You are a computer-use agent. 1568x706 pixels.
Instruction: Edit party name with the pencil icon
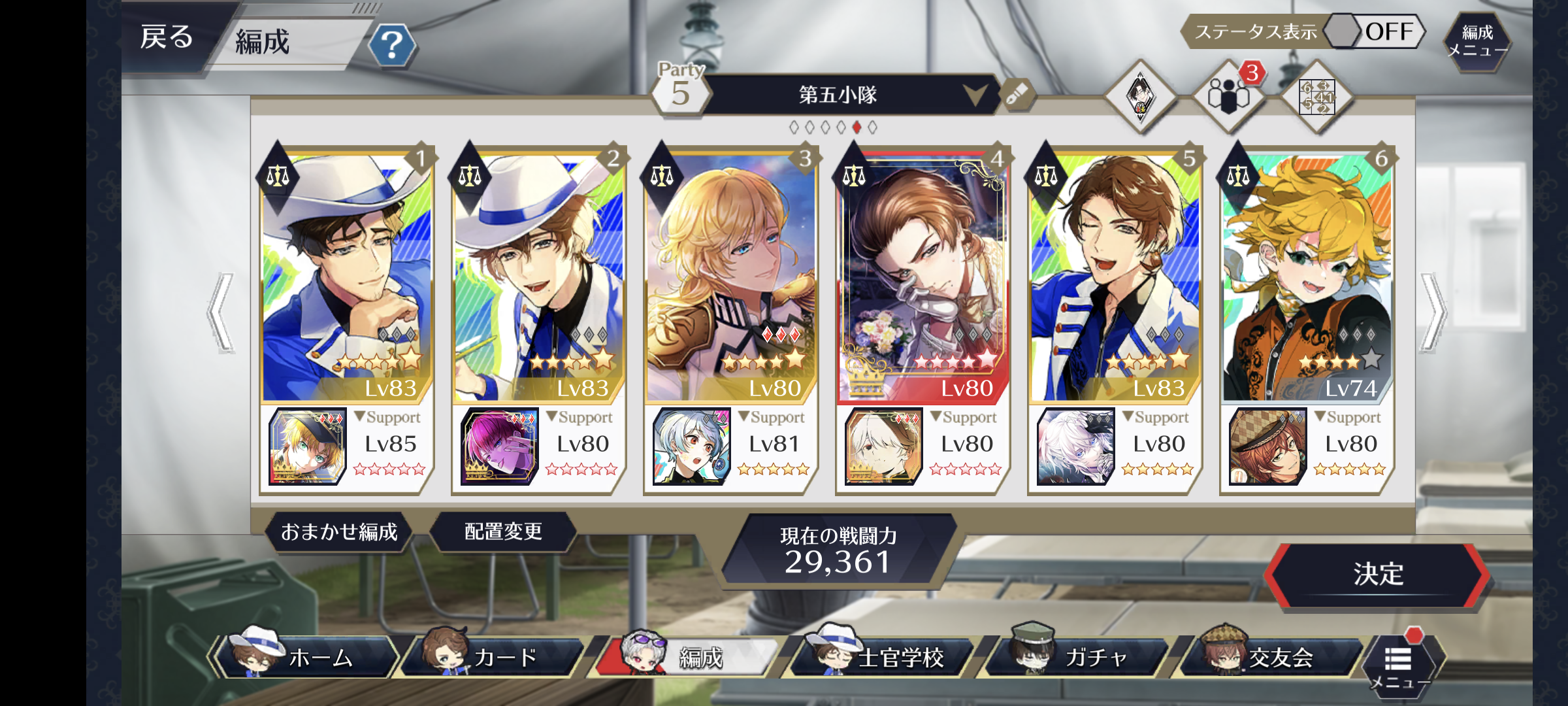pos(1017,94)
